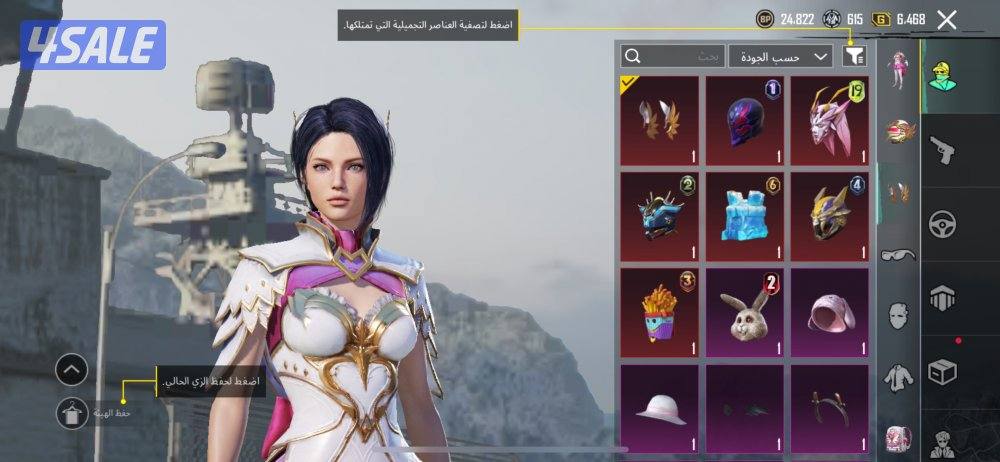The height and width of the screenshot is (462, 1000).
Task: Show the glasses category
Action: click(898, 255)
